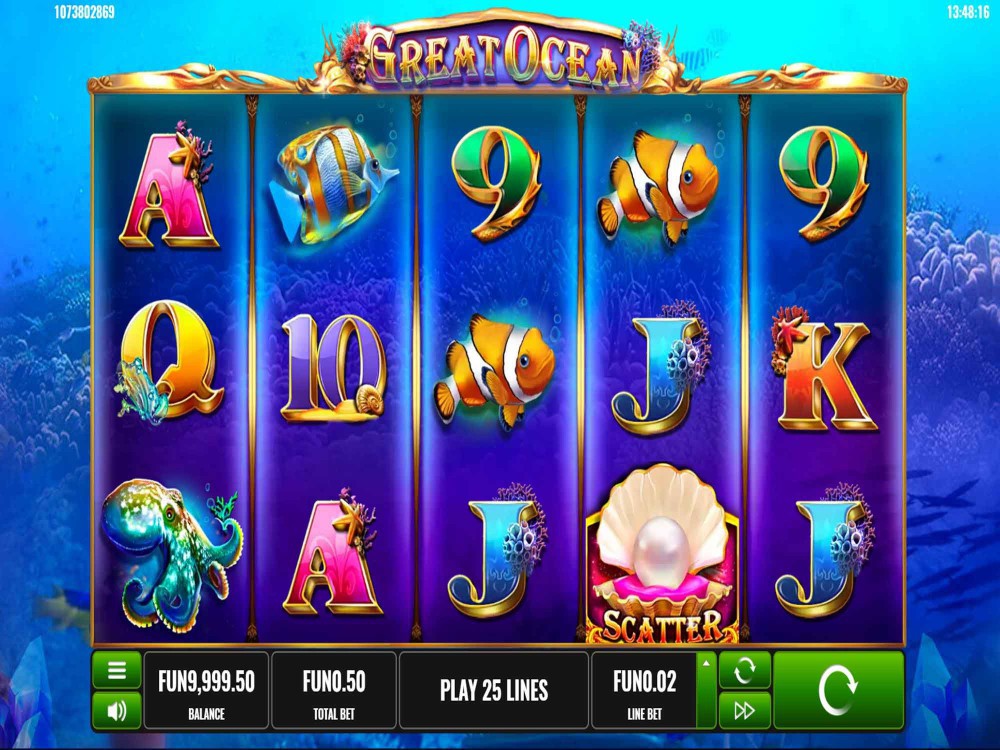Open the line bet selector arrow
This screenshot has width=1000, height=750.
[x=706, y=663]
